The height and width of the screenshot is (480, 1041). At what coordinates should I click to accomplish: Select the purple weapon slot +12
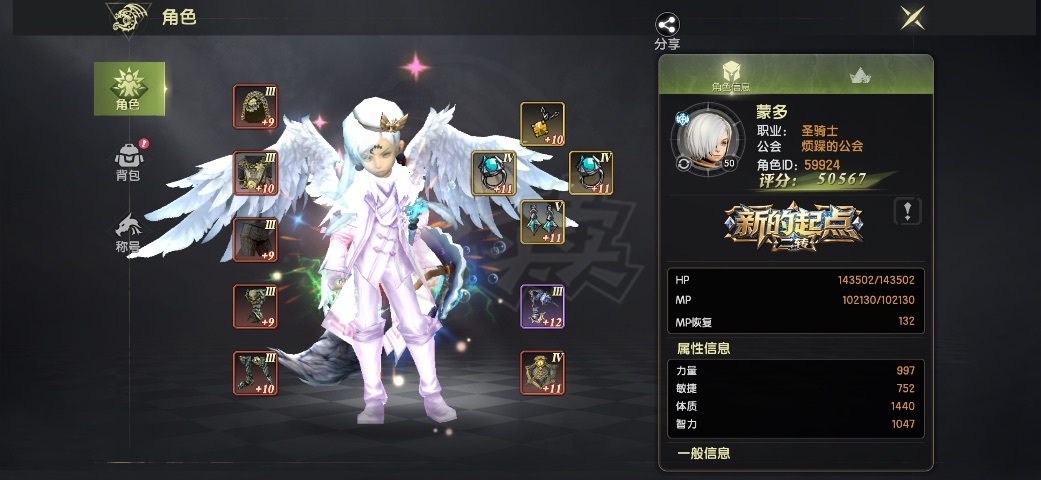tap(542, 306)
